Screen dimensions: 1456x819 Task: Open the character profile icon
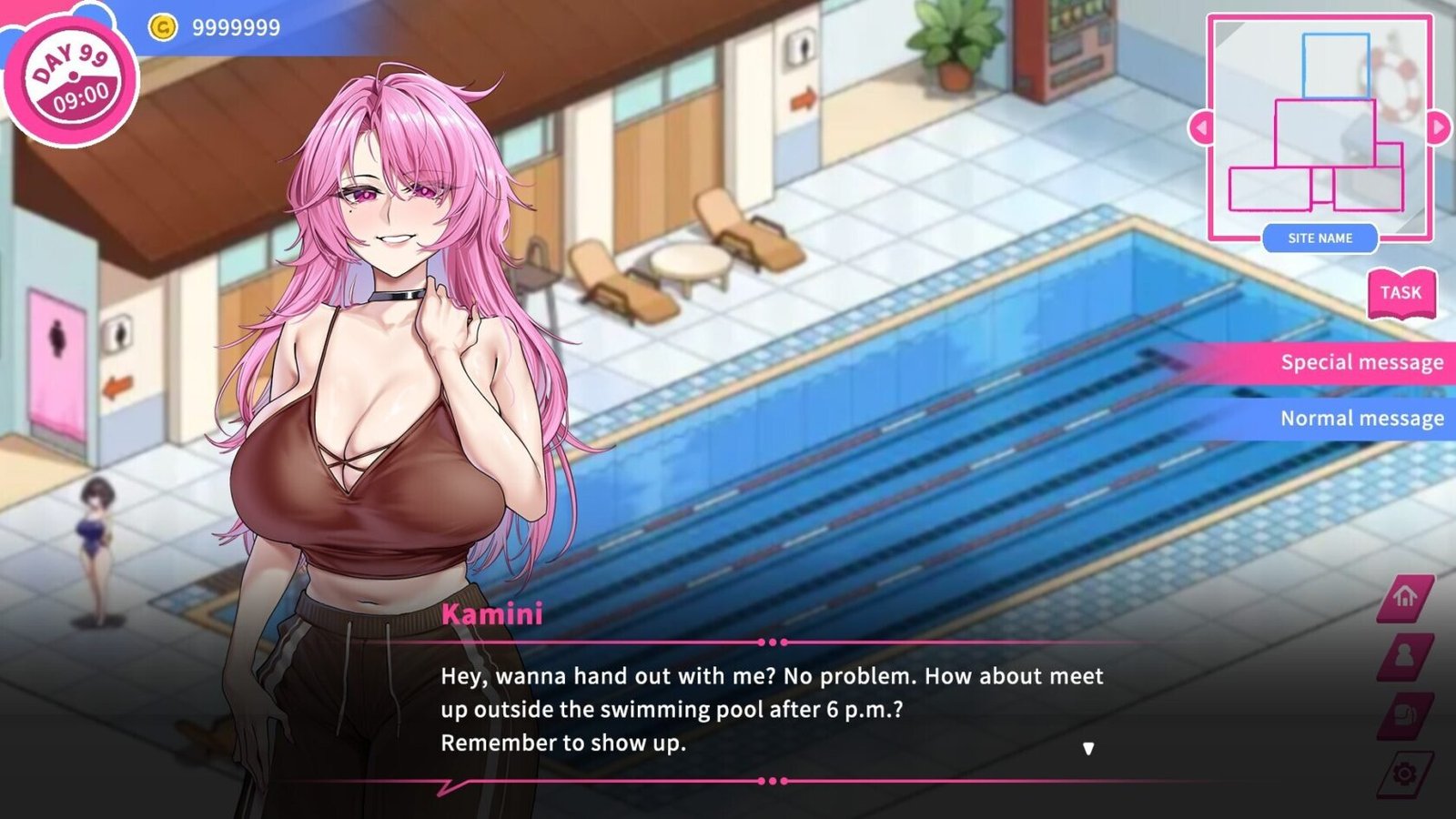[1405, 655]
